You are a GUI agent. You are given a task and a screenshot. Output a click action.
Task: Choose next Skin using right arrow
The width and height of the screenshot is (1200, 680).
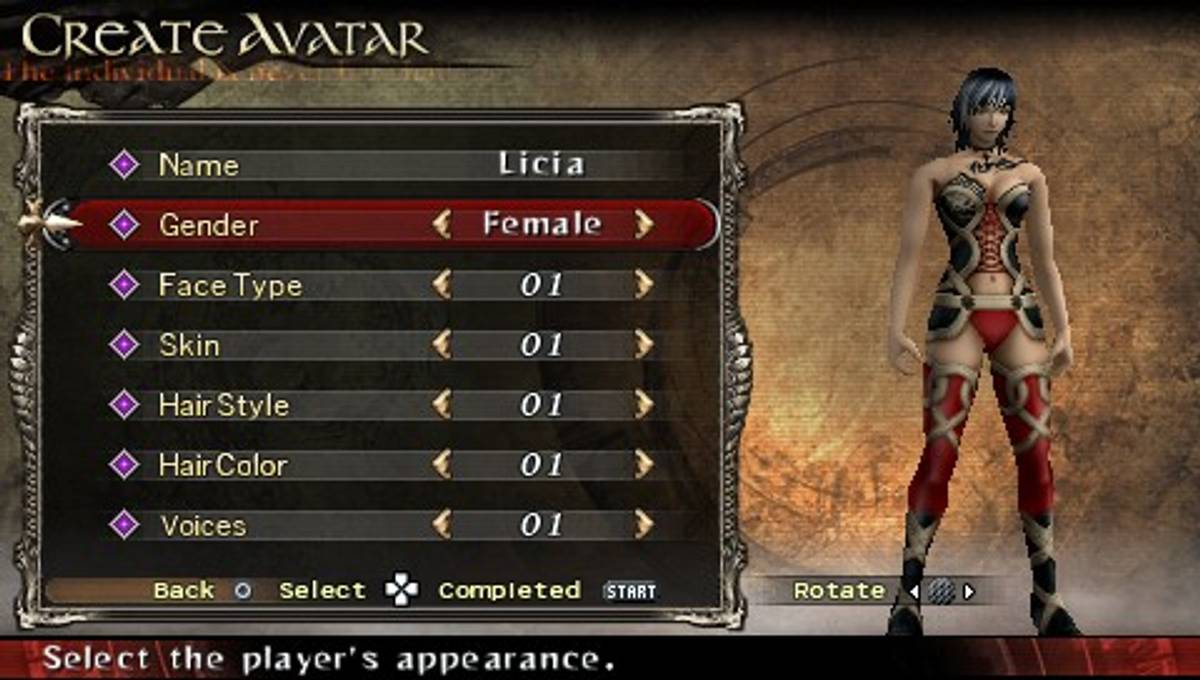[x=644, y=345]
